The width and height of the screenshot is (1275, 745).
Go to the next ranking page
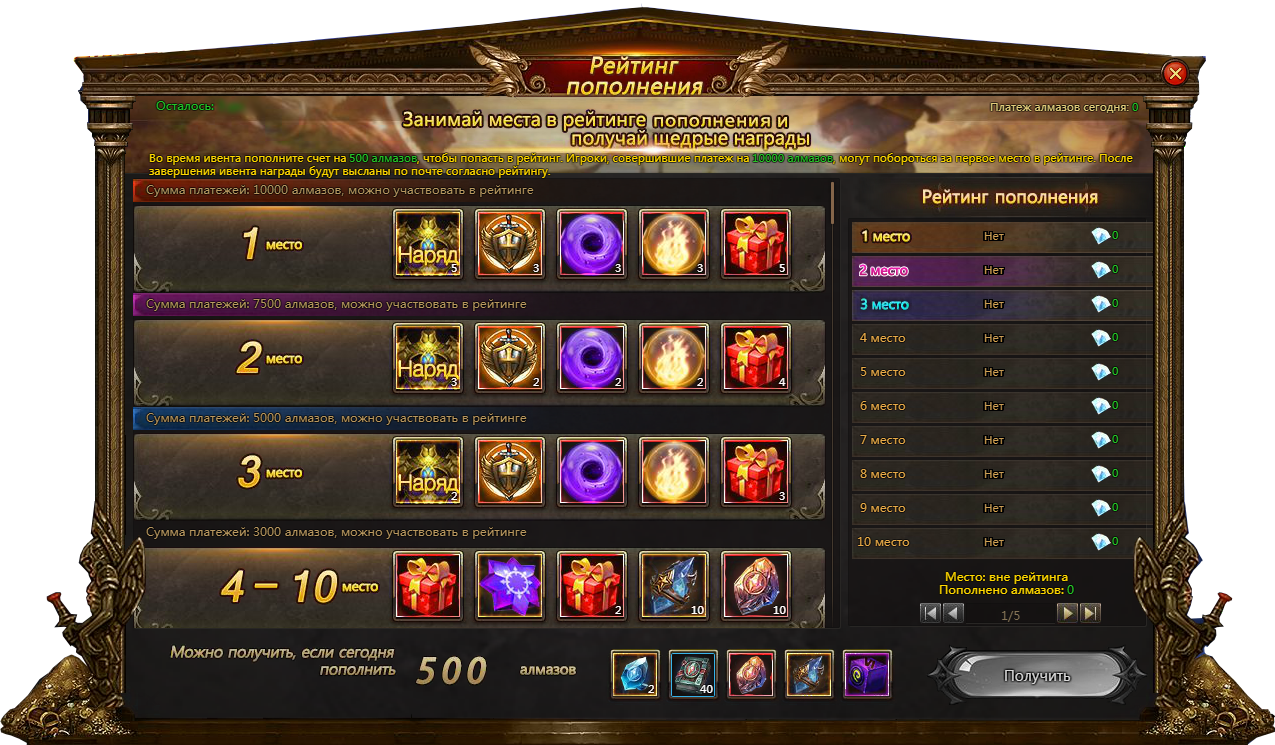1068,613
